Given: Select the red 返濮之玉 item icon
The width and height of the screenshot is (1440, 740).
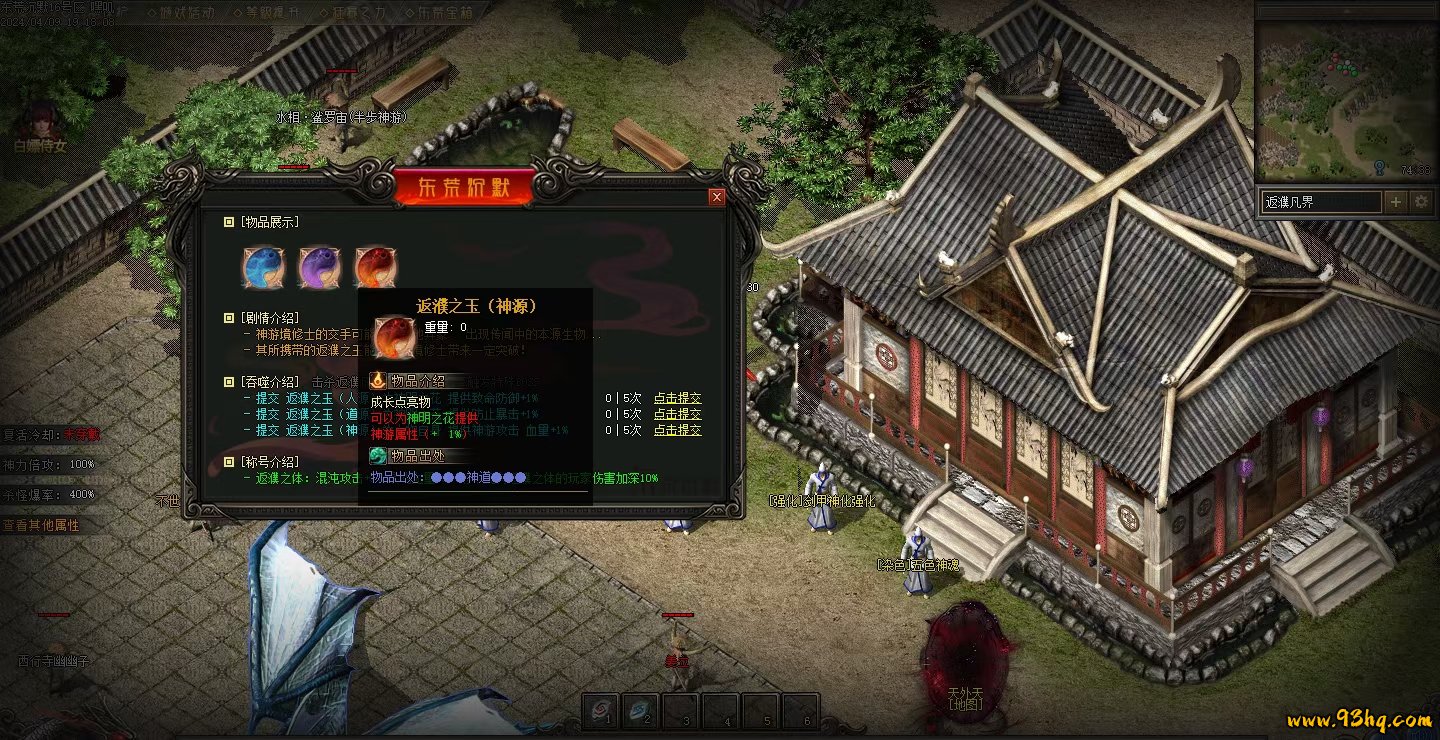Looking at the screenshot, I should click(x=375, y=267).
